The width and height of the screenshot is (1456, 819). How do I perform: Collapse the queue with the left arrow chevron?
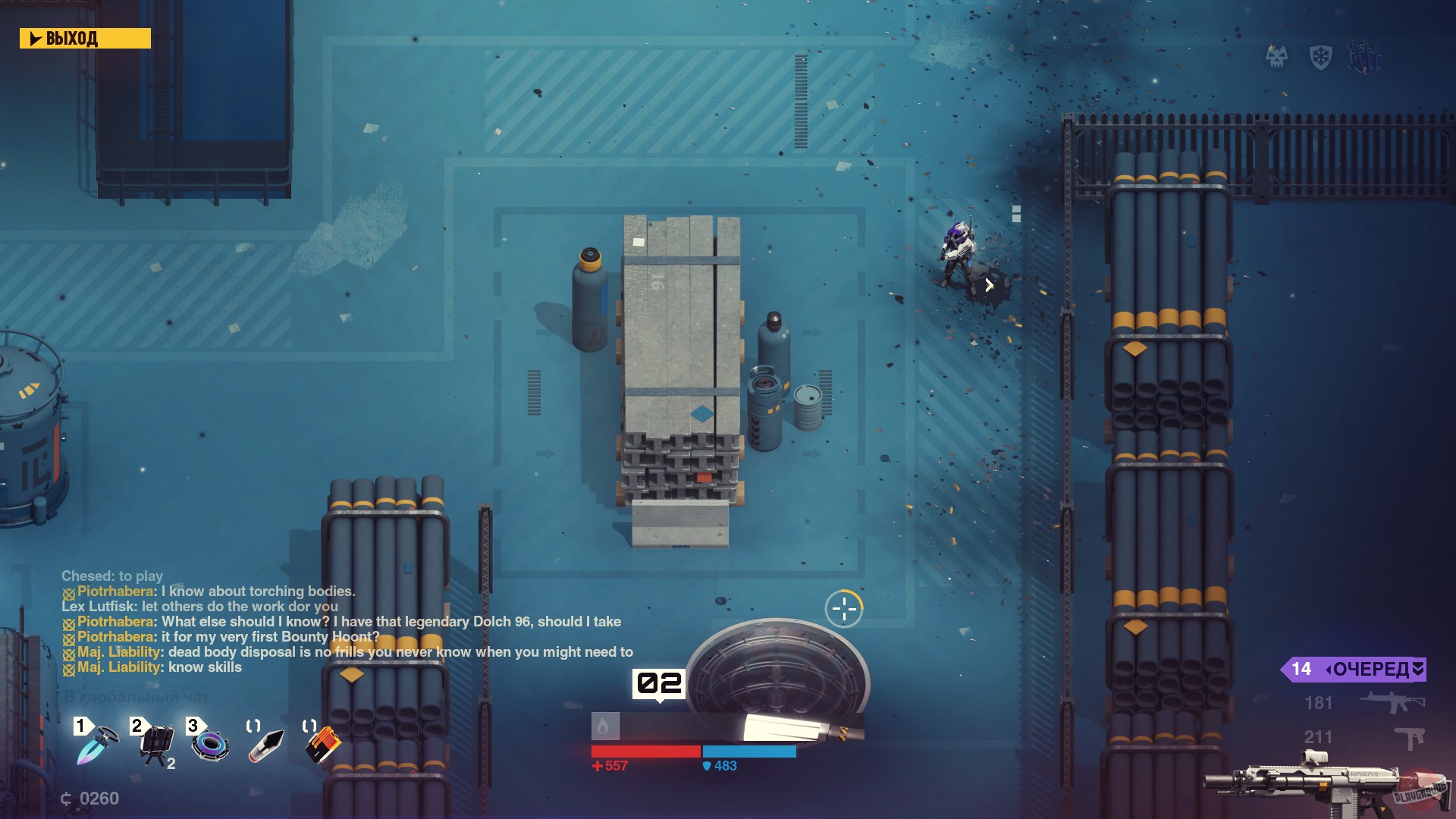(x=1329, y=669)
